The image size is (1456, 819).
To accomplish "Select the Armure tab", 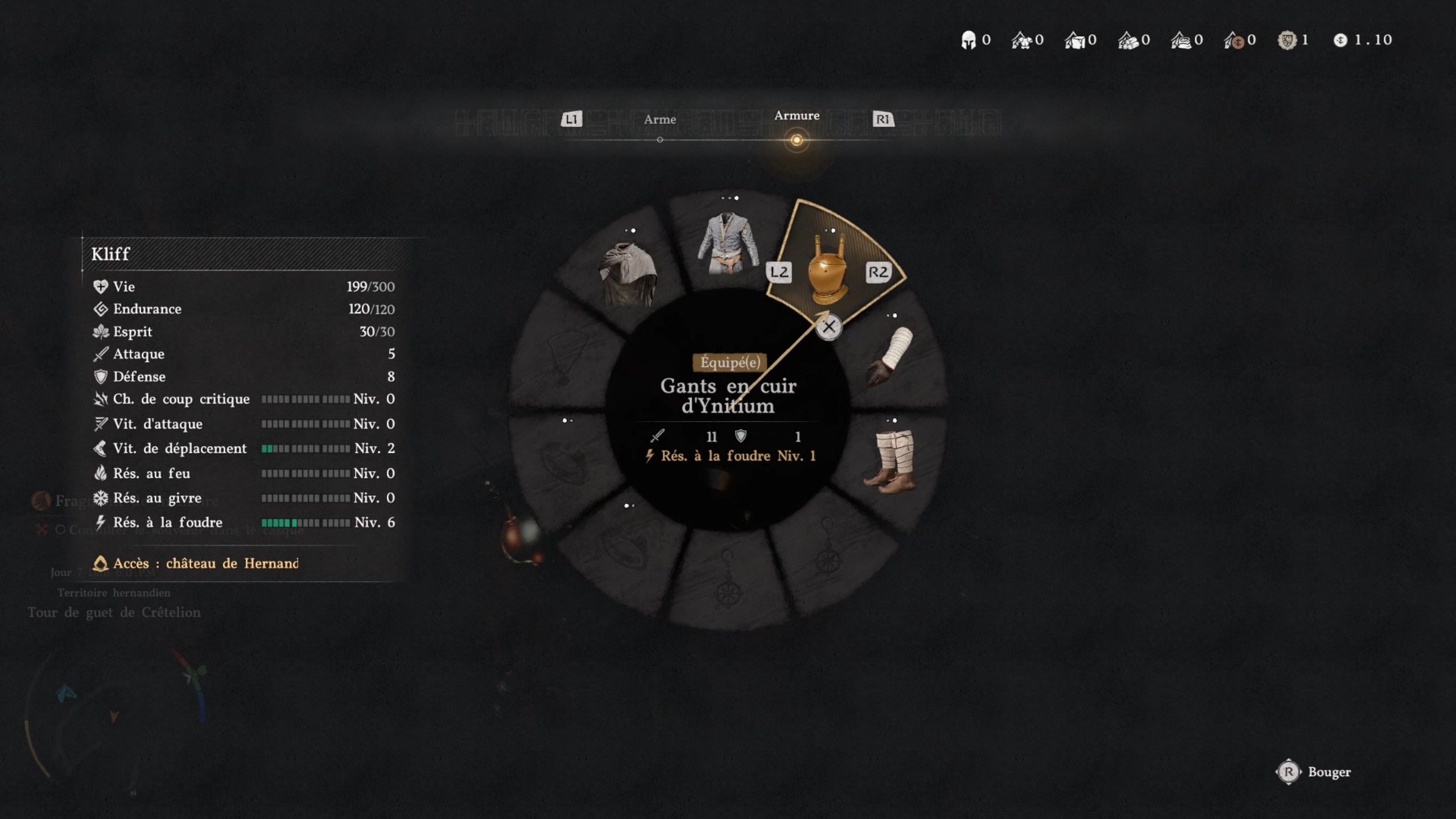I will click(796, 116).
